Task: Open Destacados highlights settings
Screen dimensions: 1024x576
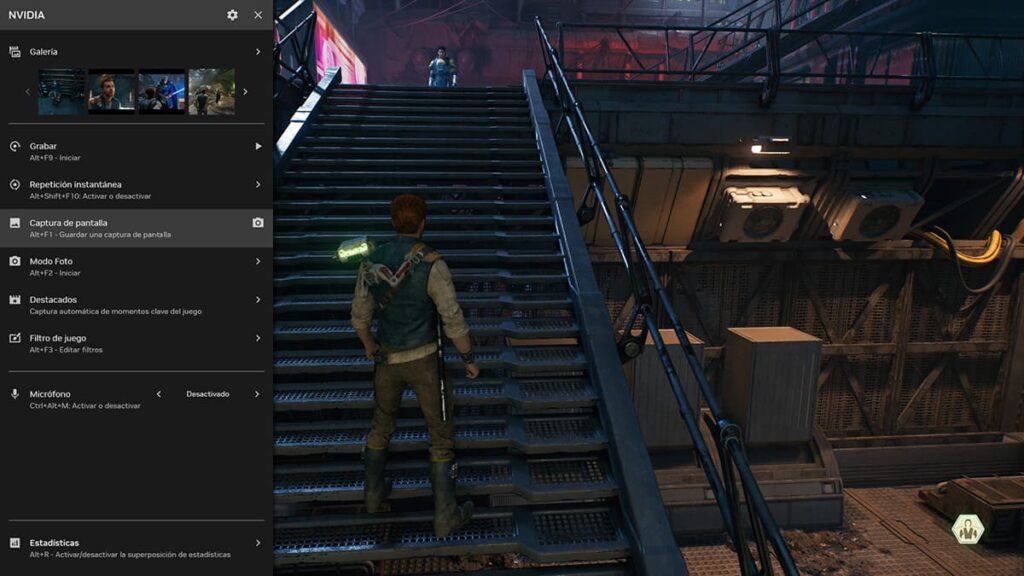Action: (135, 304)
